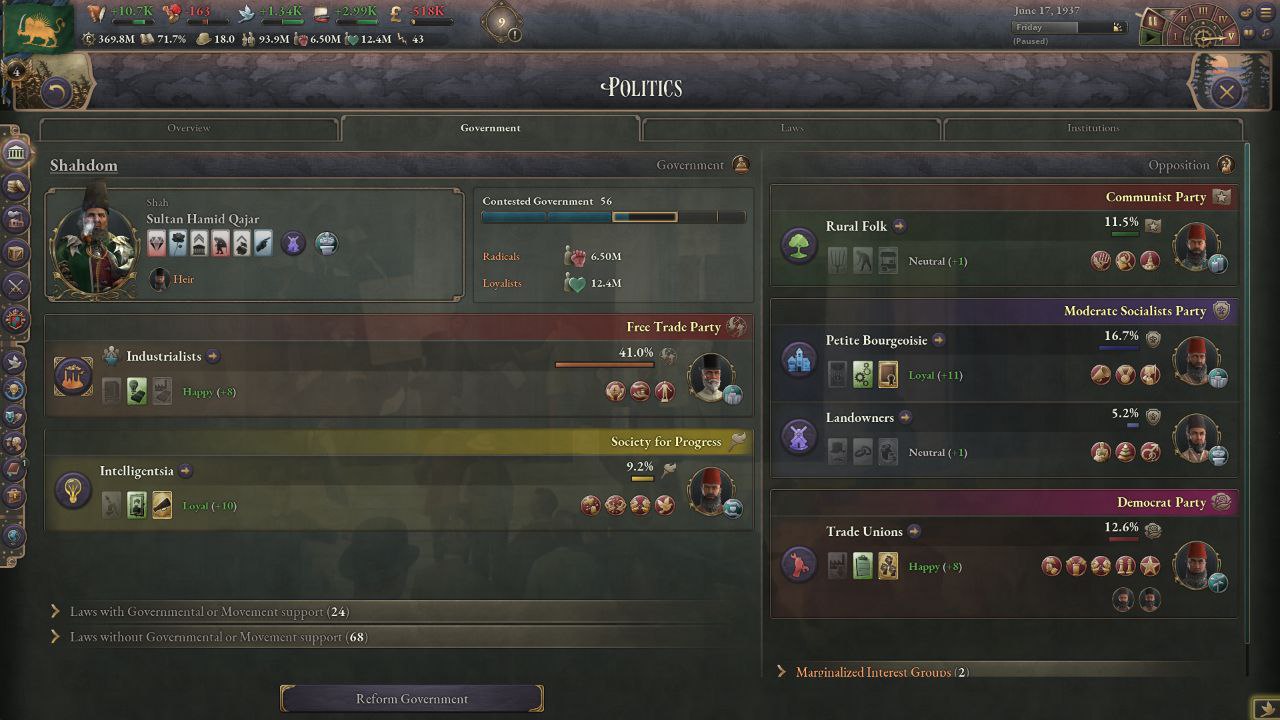
Task: Select the Industrialists interest group
Action: pyautogui.click(x=164, y=356)
